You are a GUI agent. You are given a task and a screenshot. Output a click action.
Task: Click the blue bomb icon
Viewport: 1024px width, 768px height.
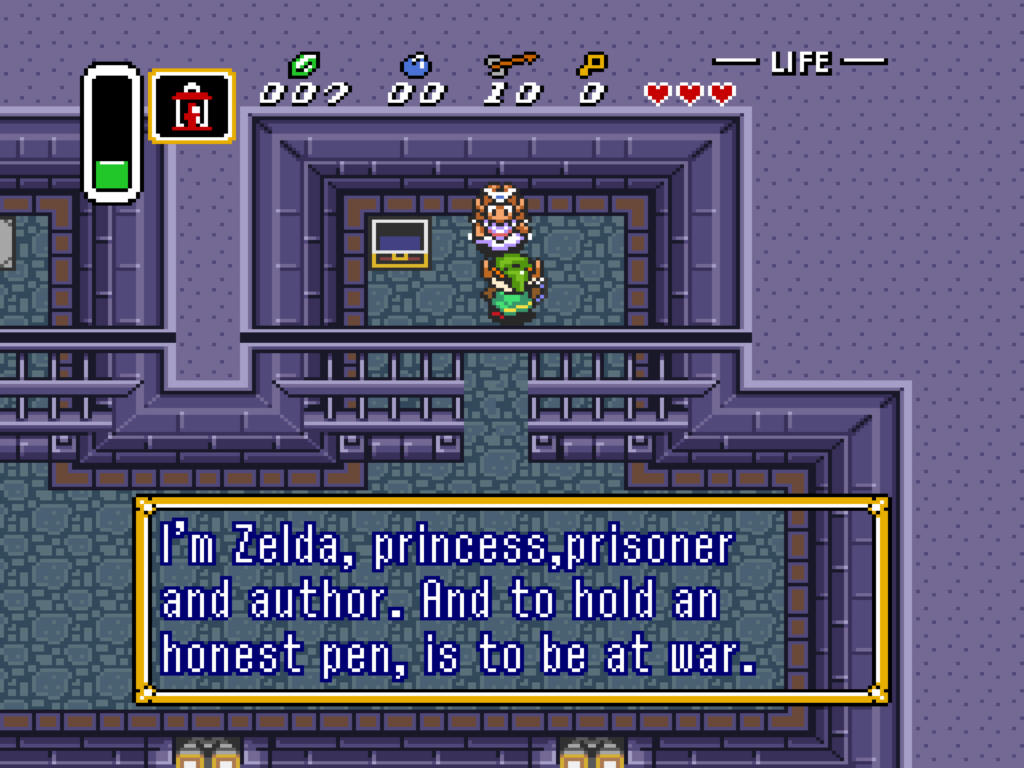(x=416, y=65)
